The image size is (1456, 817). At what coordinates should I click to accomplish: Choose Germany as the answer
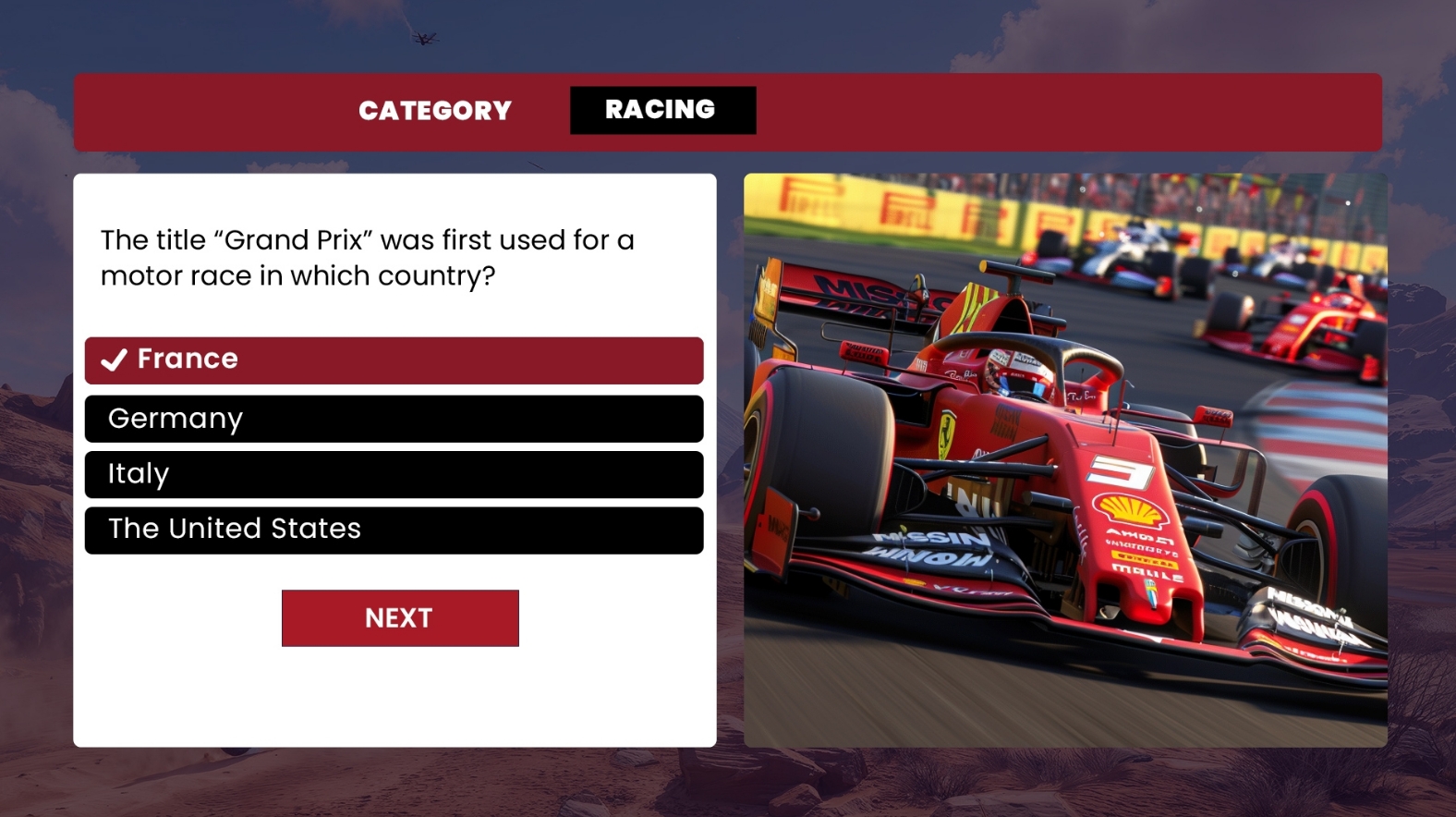(394, 419)
